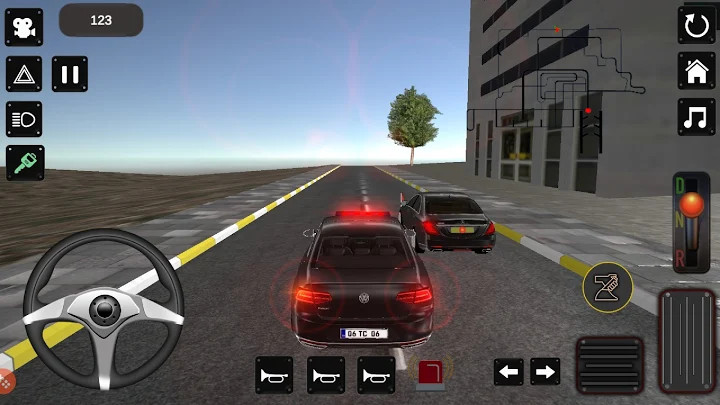Signal right with the right arrow

545,372
